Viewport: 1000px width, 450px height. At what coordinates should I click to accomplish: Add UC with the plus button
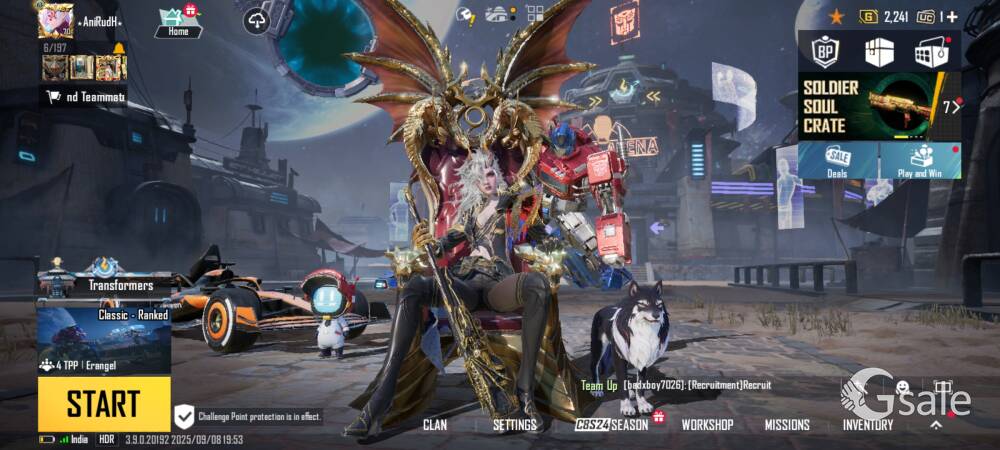951,16
